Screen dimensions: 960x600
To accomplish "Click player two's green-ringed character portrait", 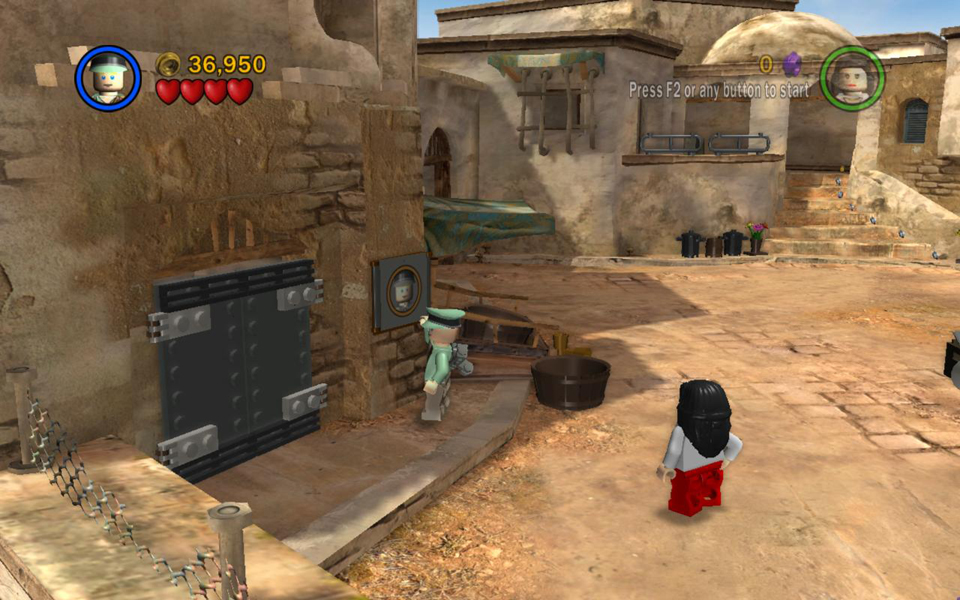I will coord(852,78).
